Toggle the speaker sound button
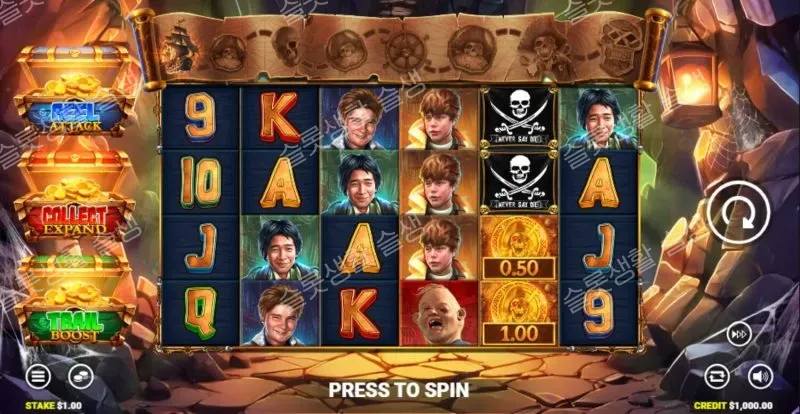 coord(760,376)
